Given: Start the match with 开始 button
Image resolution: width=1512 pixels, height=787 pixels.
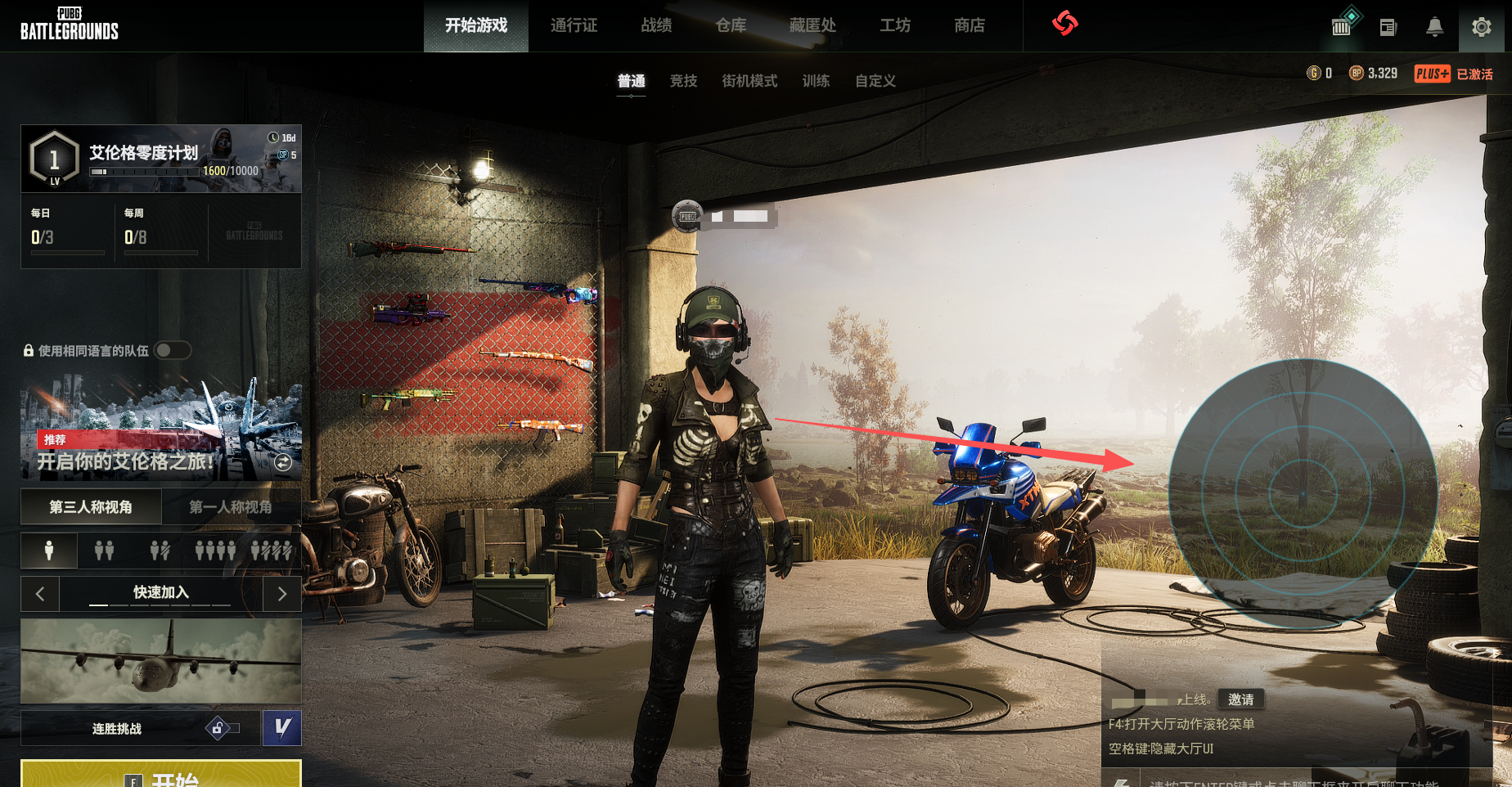Looking at the screenshot, I should coord(161,775).
